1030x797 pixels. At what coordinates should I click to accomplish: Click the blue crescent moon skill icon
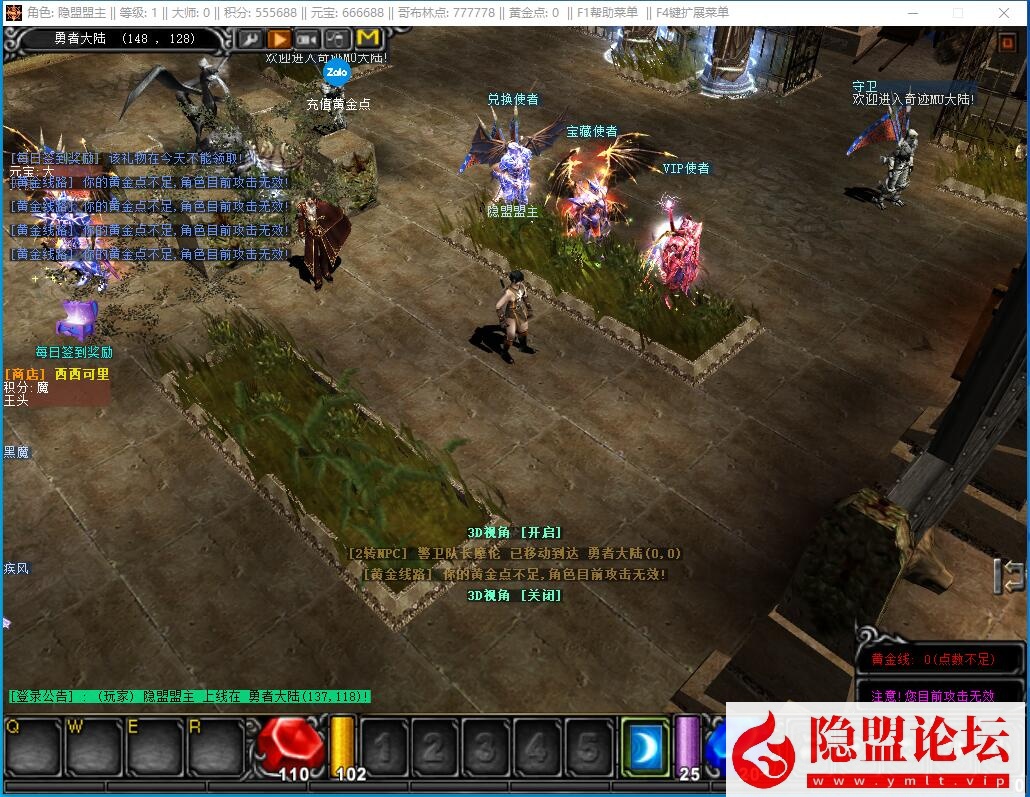(x=645, y=746)
